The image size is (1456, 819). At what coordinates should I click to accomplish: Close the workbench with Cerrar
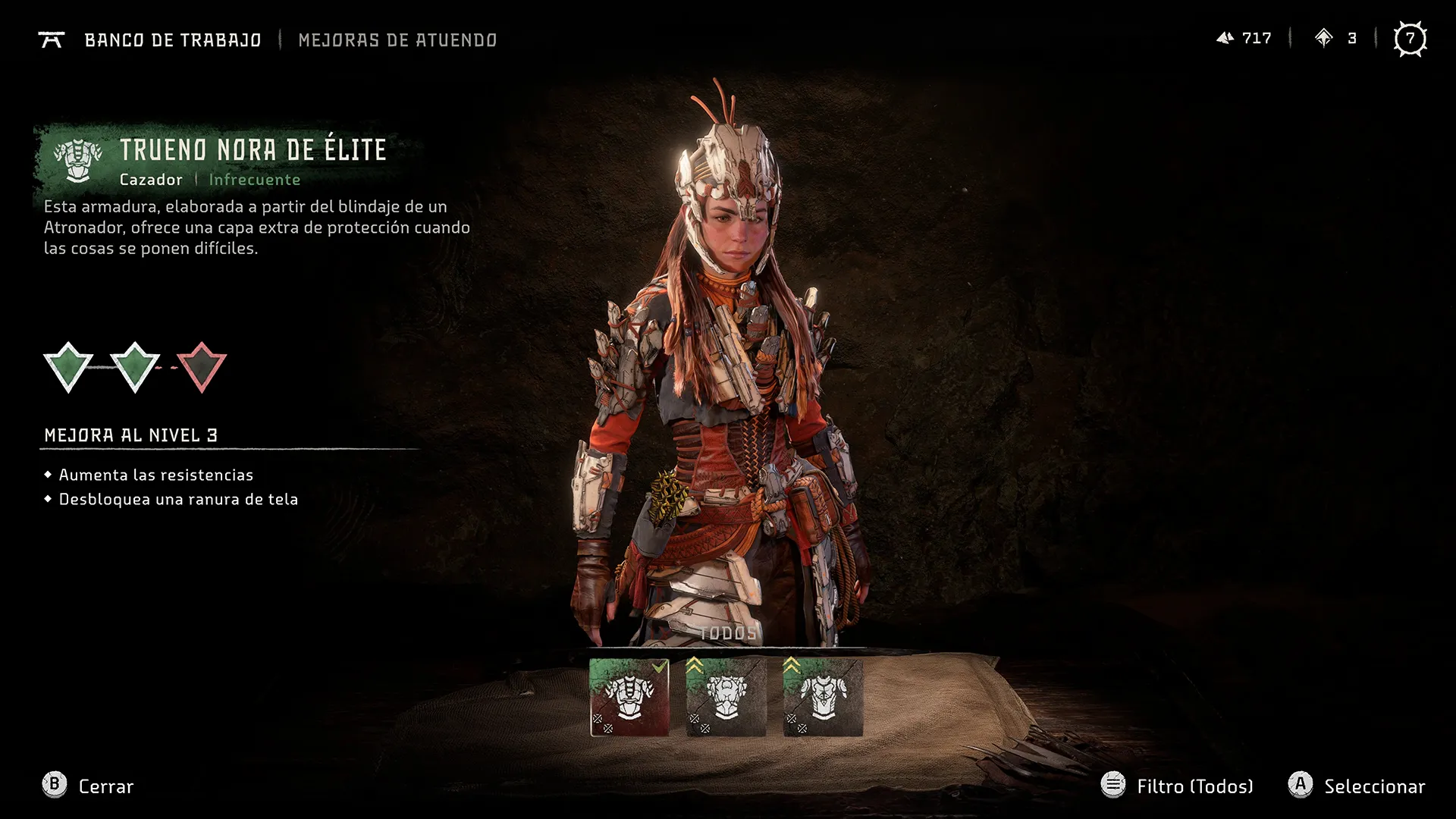(x=88, y=786)
